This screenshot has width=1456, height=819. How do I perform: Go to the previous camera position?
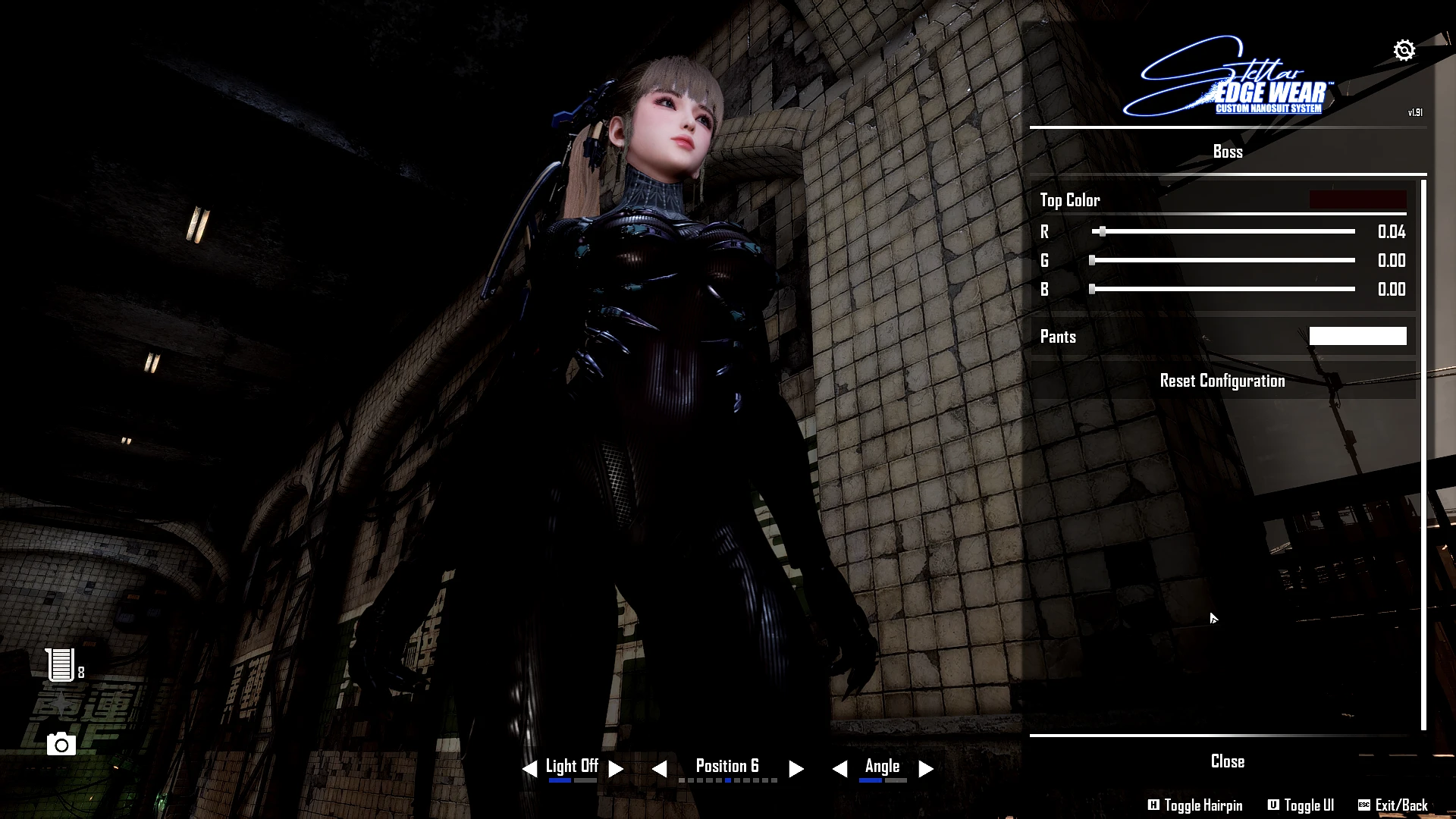tap(659, 769)
